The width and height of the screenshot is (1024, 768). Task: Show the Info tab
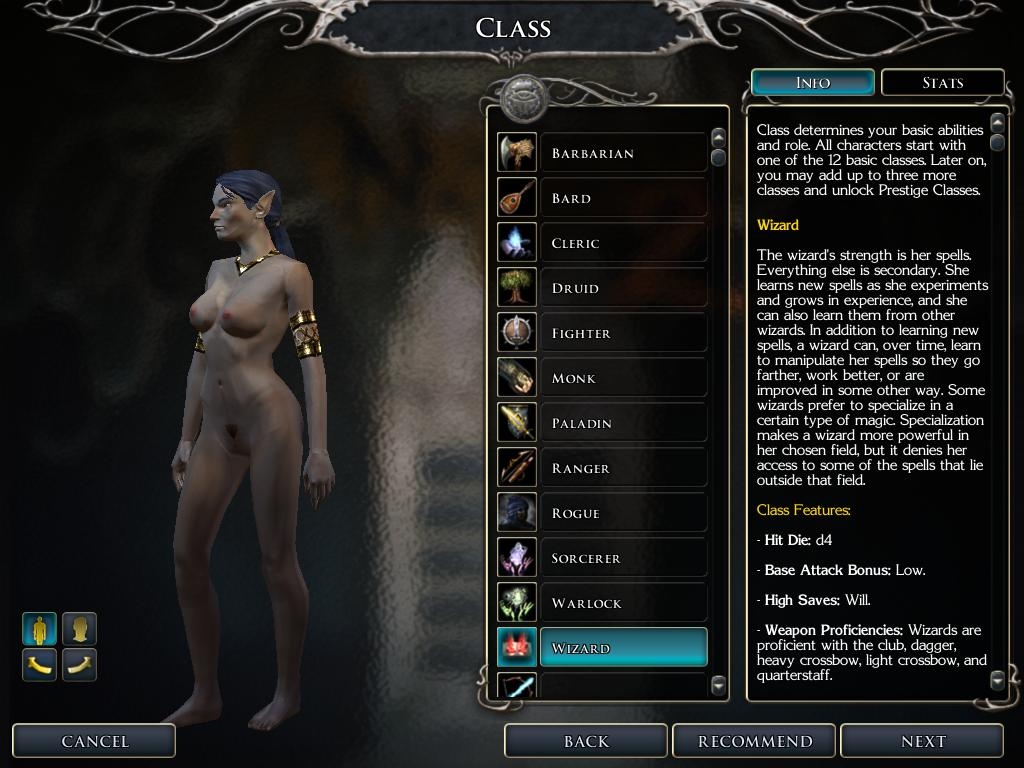[x=812, y=83]
